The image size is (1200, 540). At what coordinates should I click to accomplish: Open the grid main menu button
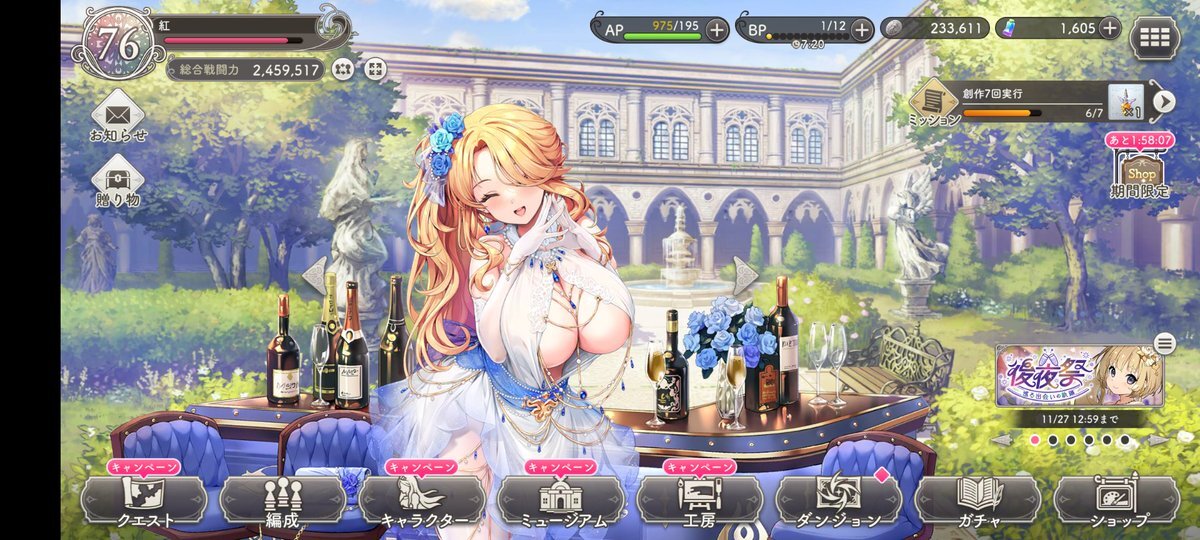click(1154, 38)
